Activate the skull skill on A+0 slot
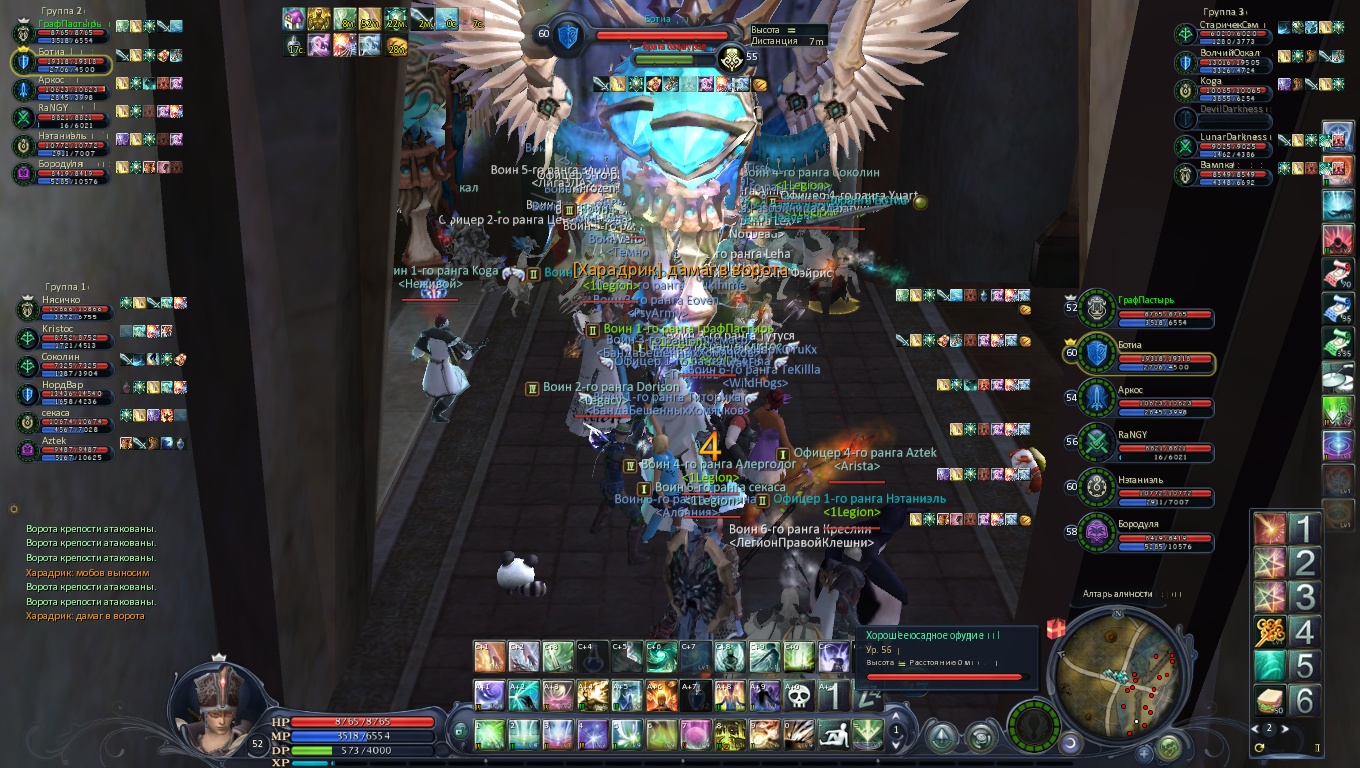The width and height of the screenshot is (1360, 768). (797, 696)
